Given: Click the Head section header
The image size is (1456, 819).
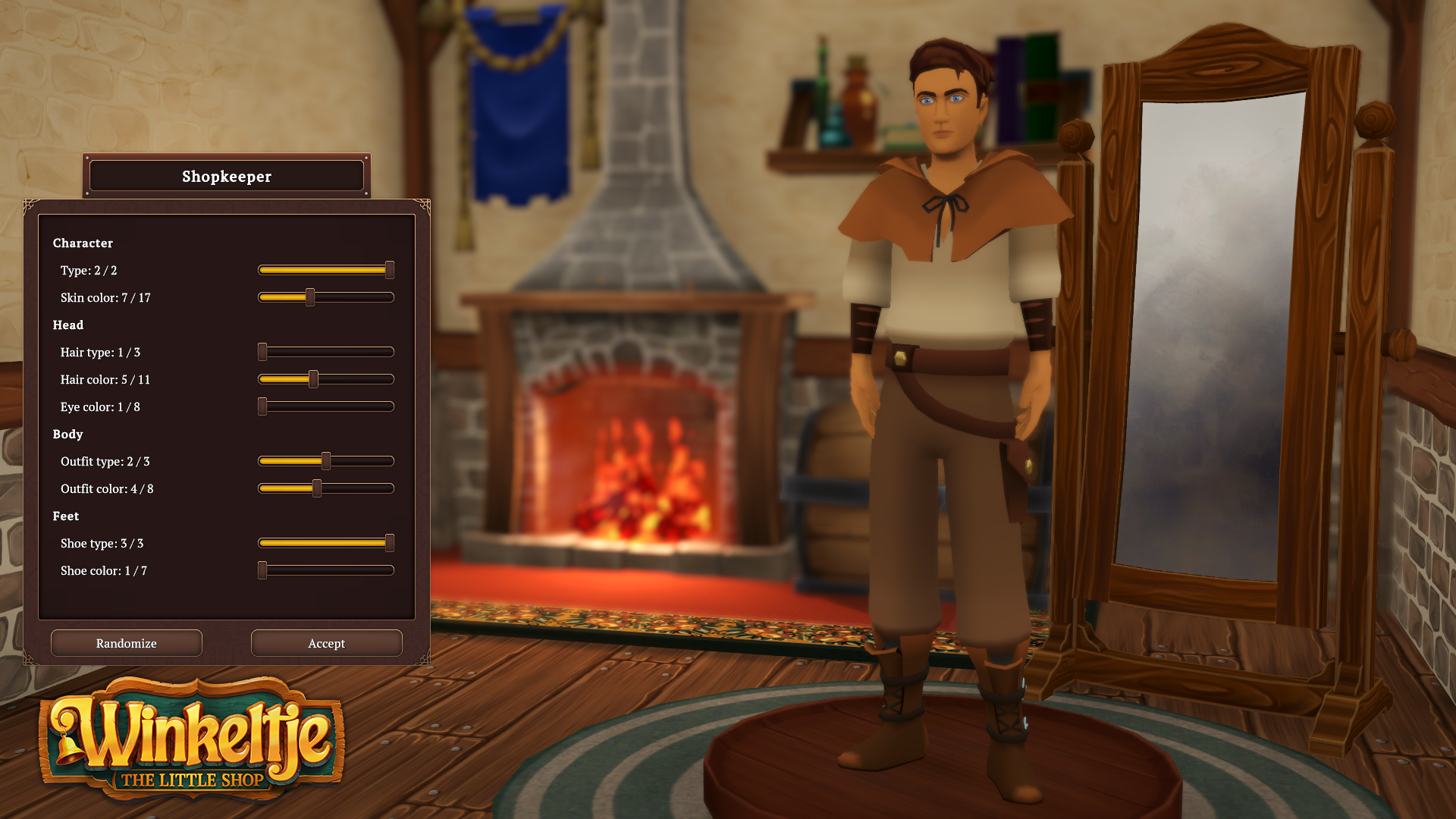Looking at the screenshot, I should coord(69,325).
